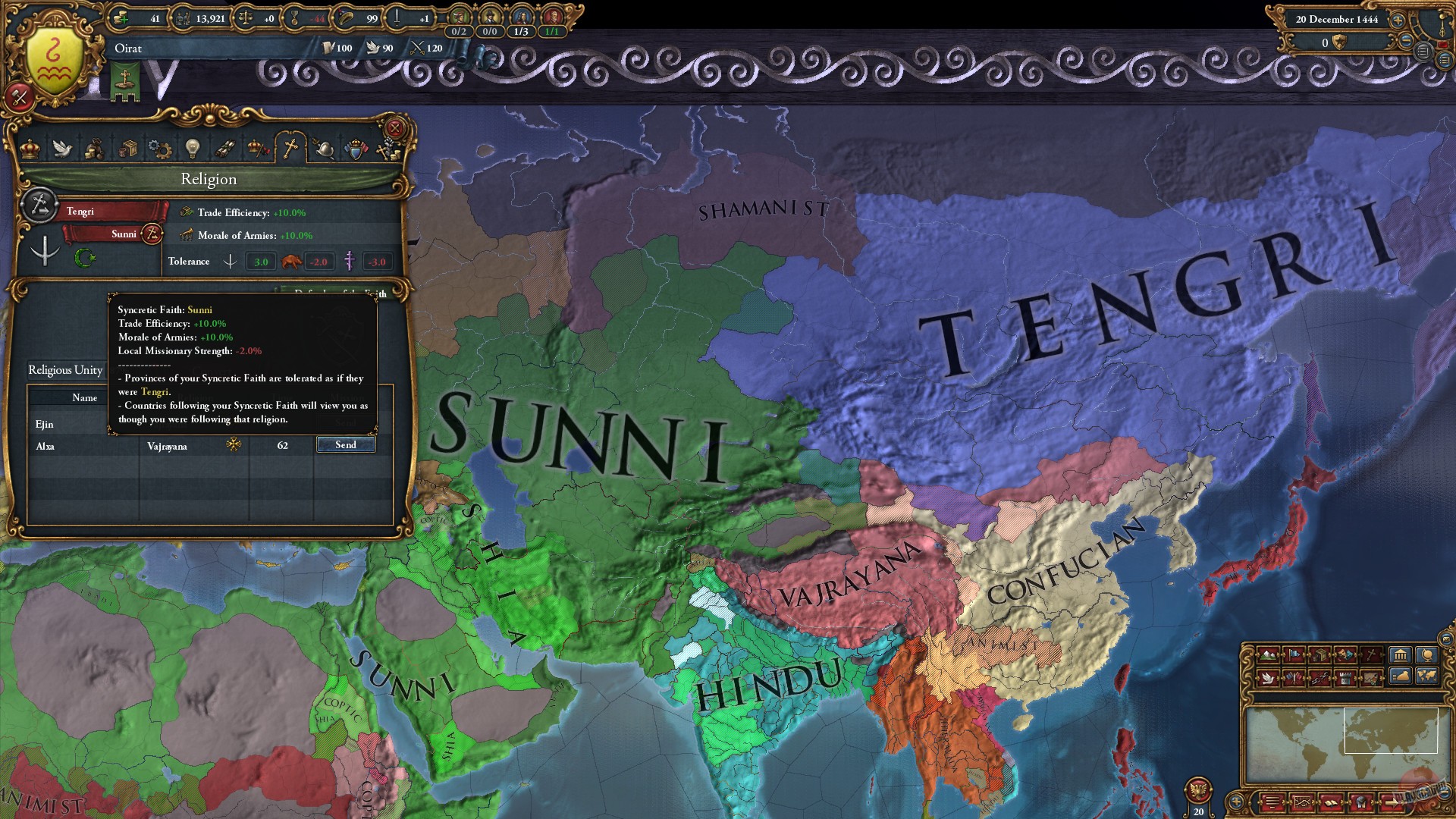The width and height of the screenshot is (1456, 819).
Task: Open the ledger via the bank building icon
Action: [x=1401, y=656]
